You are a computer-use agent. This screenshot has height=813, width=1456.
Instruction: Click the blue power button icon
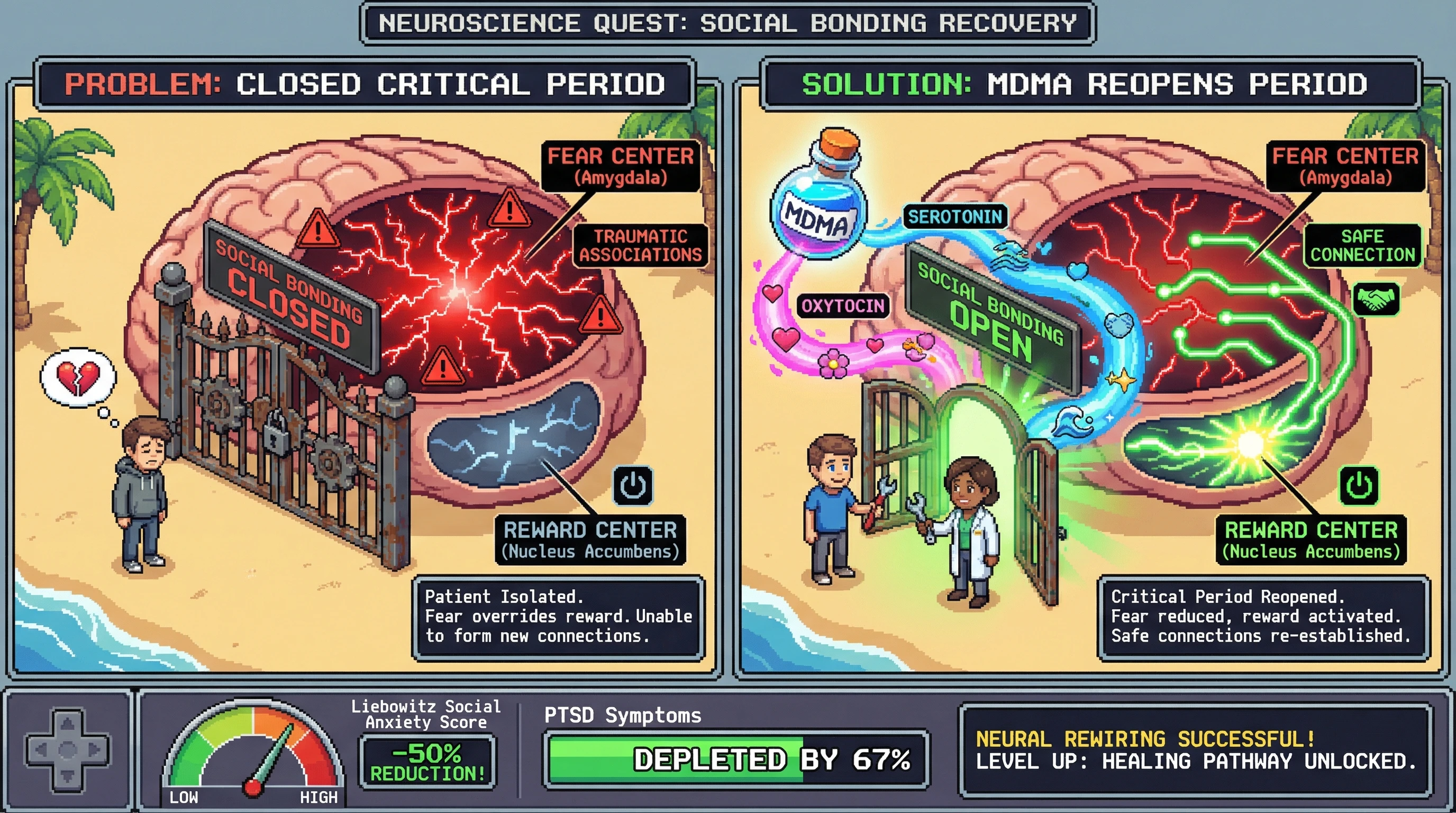click(633, 485)
